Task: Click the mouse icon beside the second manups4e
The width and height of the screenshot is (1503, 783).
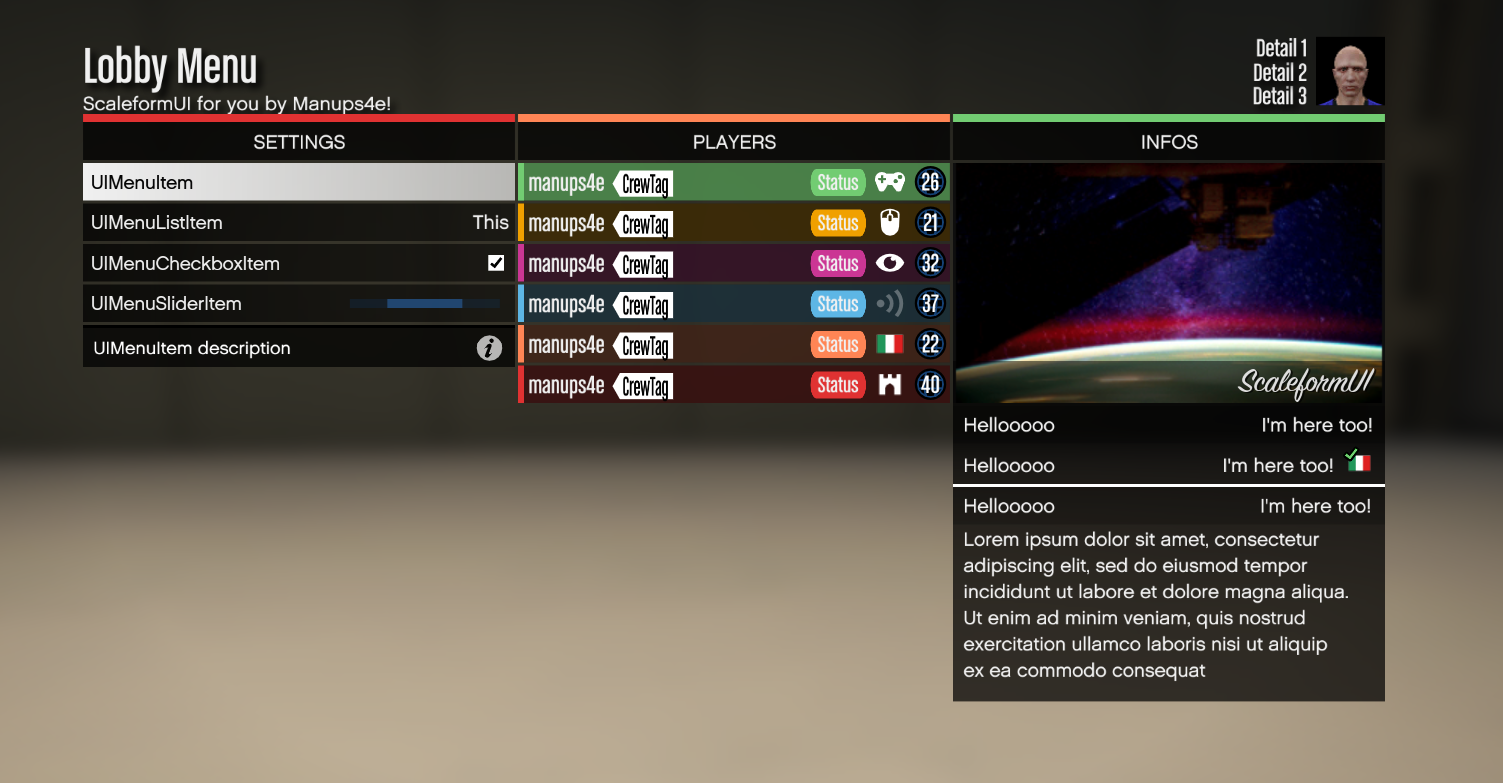Action: click(x=889, y=222)
